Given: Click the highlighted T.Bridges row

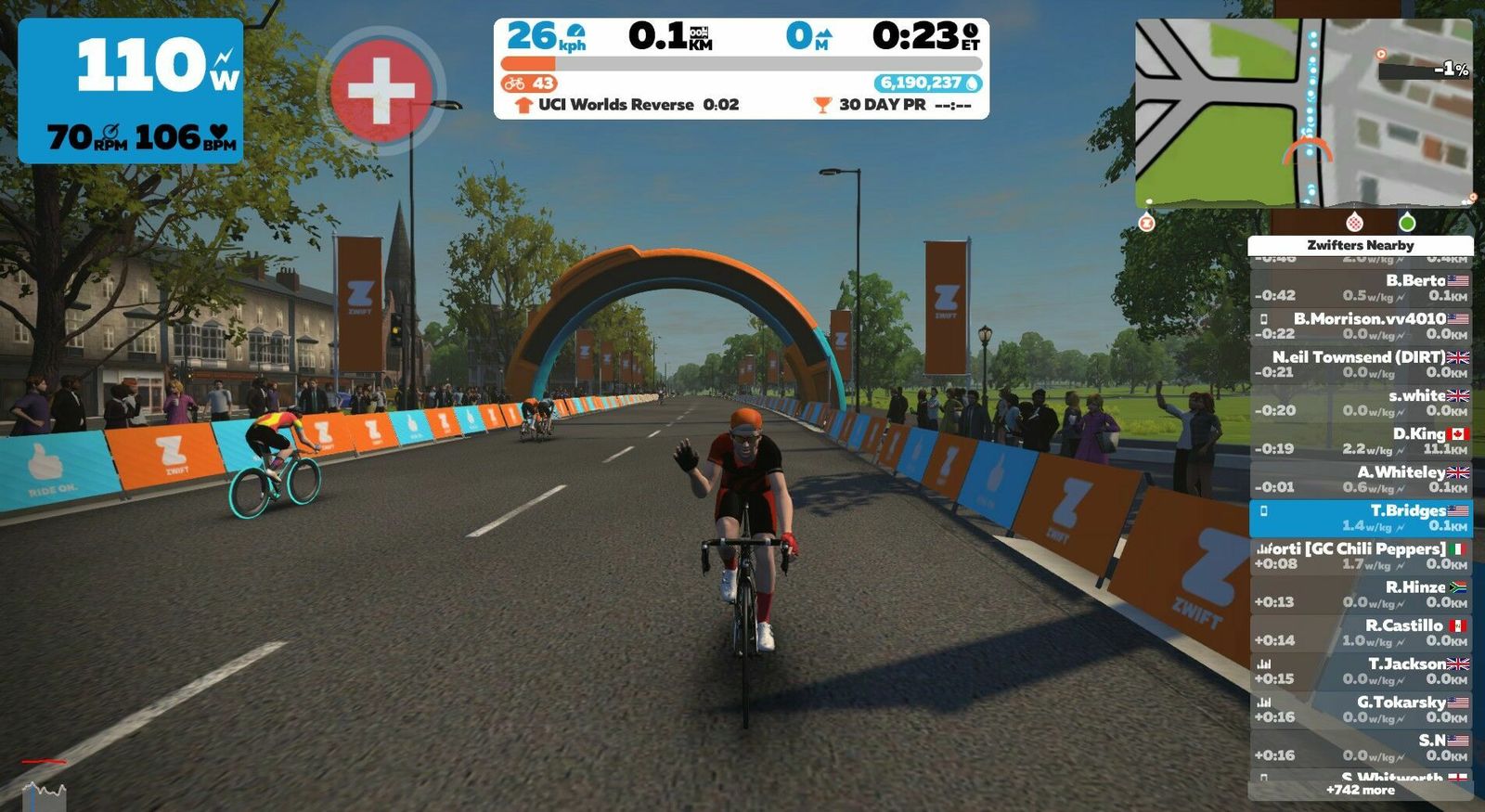Looking at the screenshot, I should (x=1360, y=518).
